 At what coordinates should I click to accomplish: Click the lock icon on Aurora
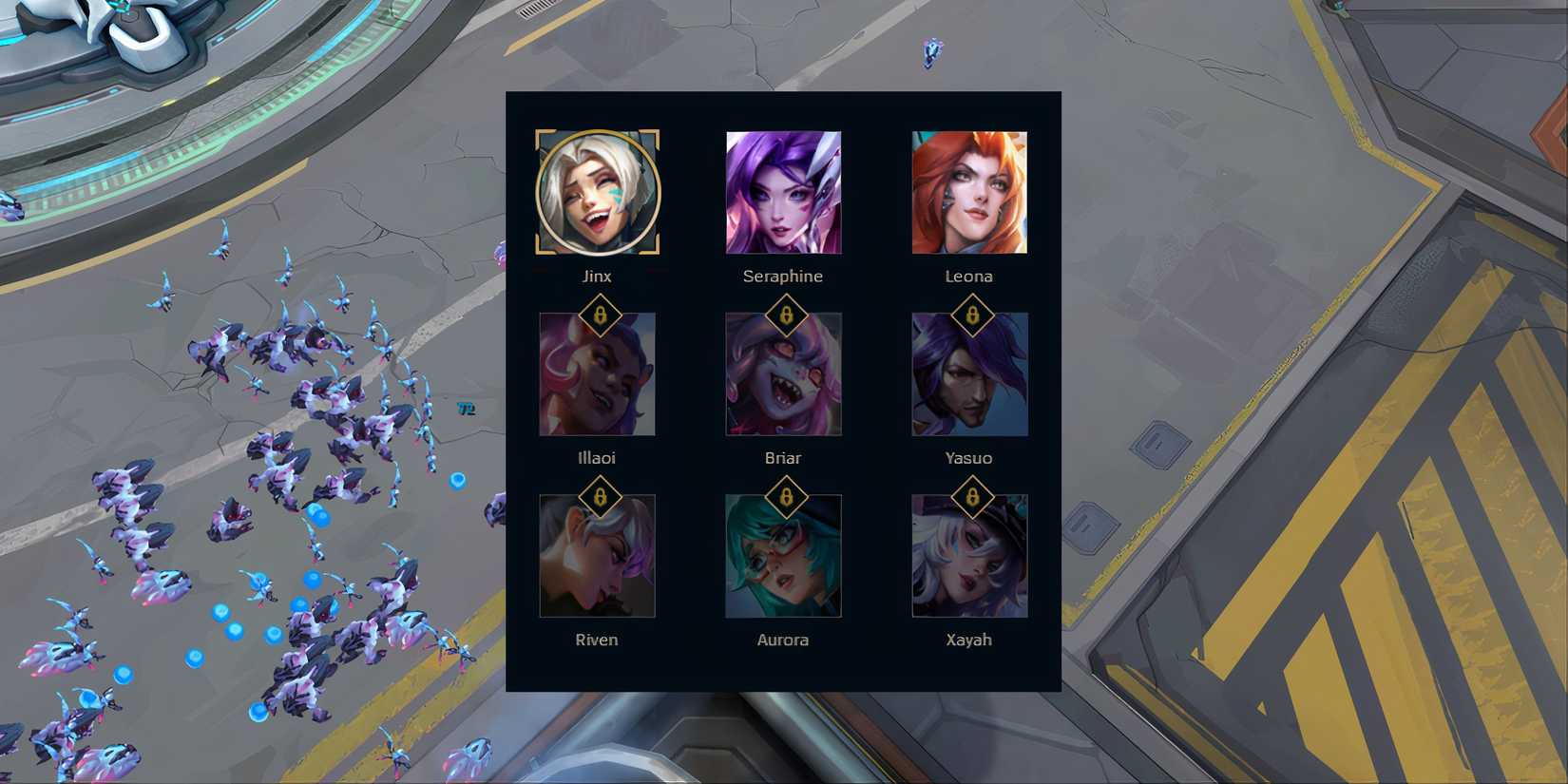785,497
